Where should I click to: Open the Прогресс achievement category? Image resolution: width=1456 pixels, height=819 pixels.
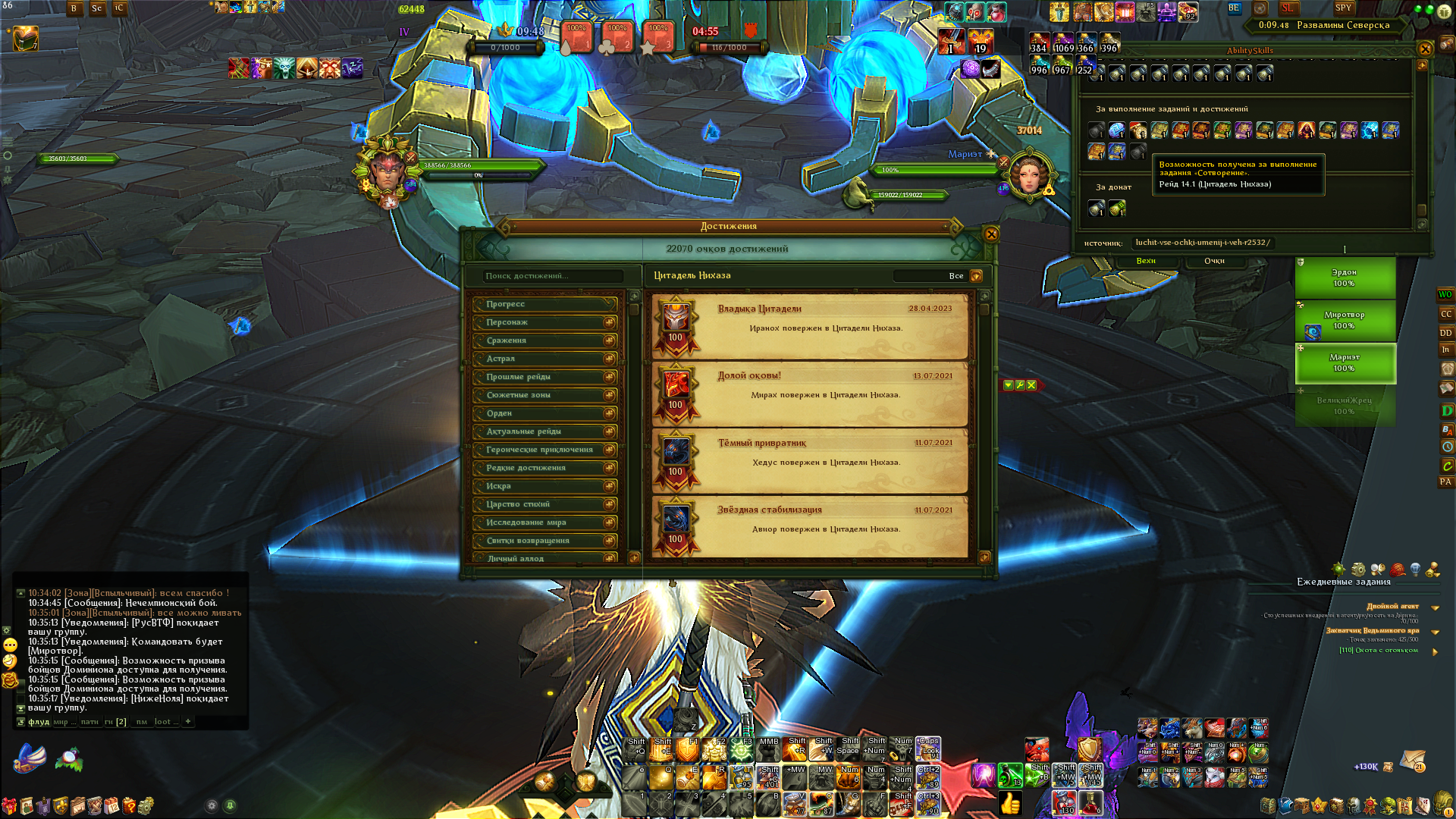click(x=544, y=304)
